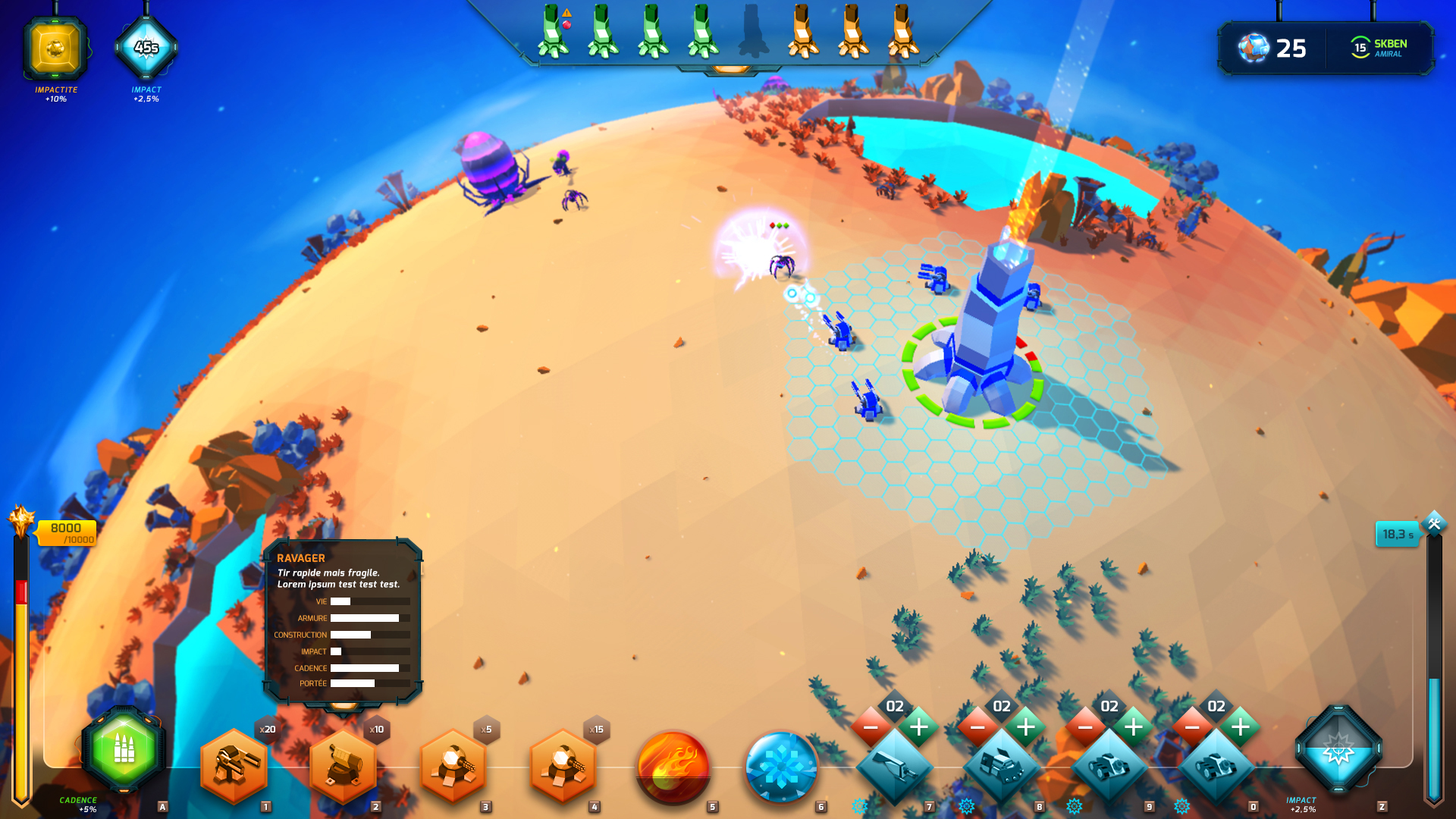Image resolution: width=1456 pixels, height=819 pixels.
Task: Activate the blue snowflake freeze ability
Action: pos(781,767)
